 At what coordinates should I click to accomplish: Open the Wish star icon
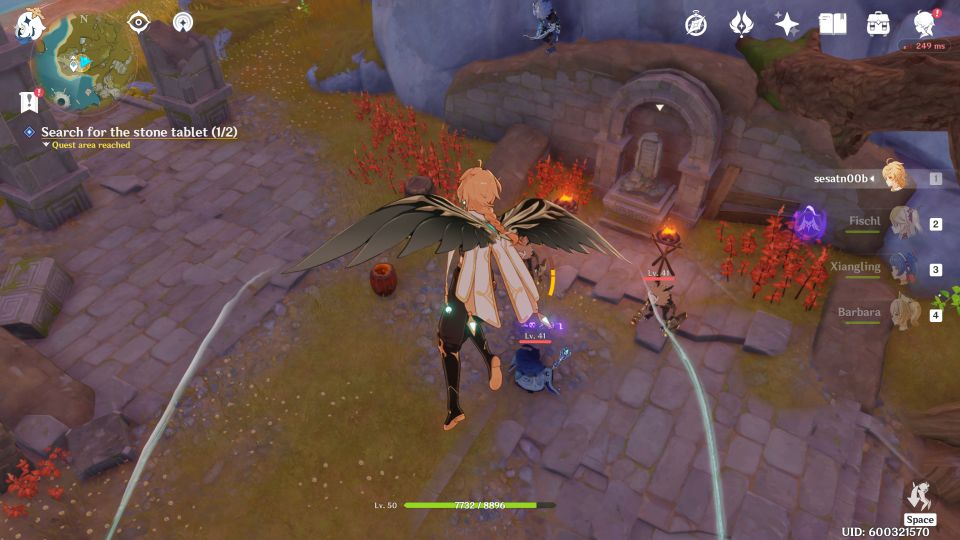[x=787, y=24]
